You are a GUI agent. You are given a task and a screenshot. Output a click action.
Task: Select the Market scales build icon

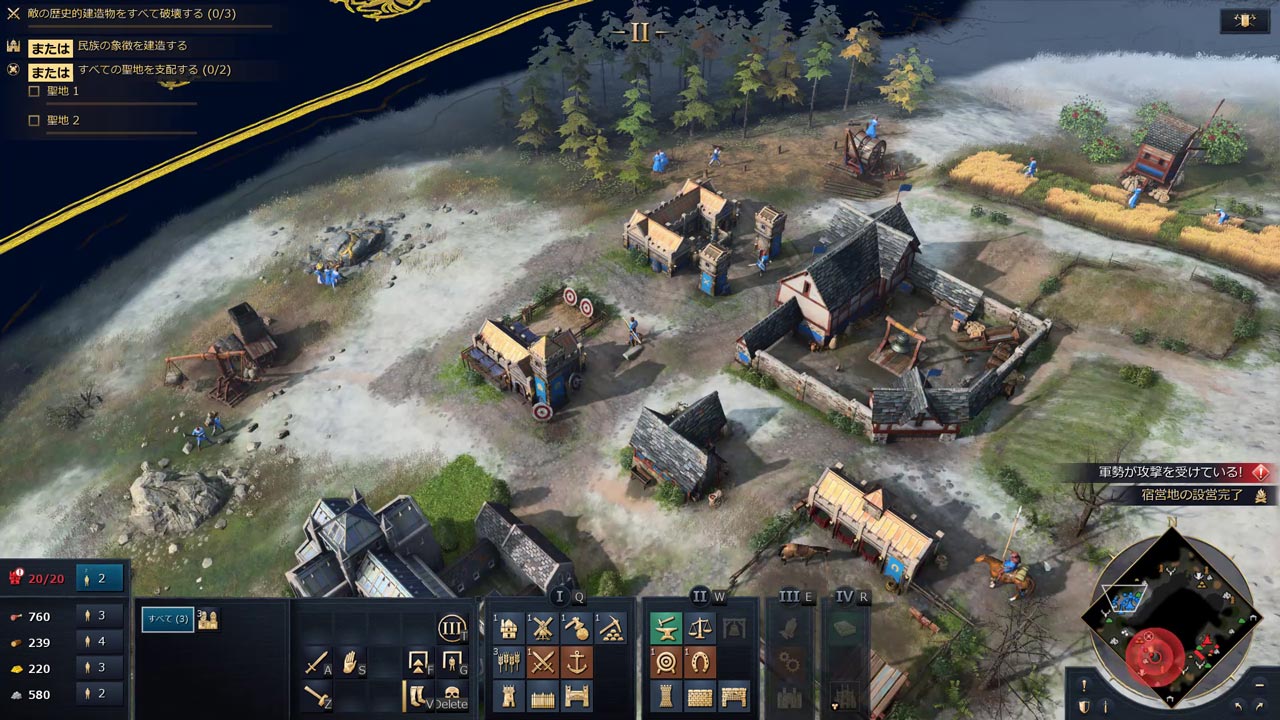click(x=700, y=630)
